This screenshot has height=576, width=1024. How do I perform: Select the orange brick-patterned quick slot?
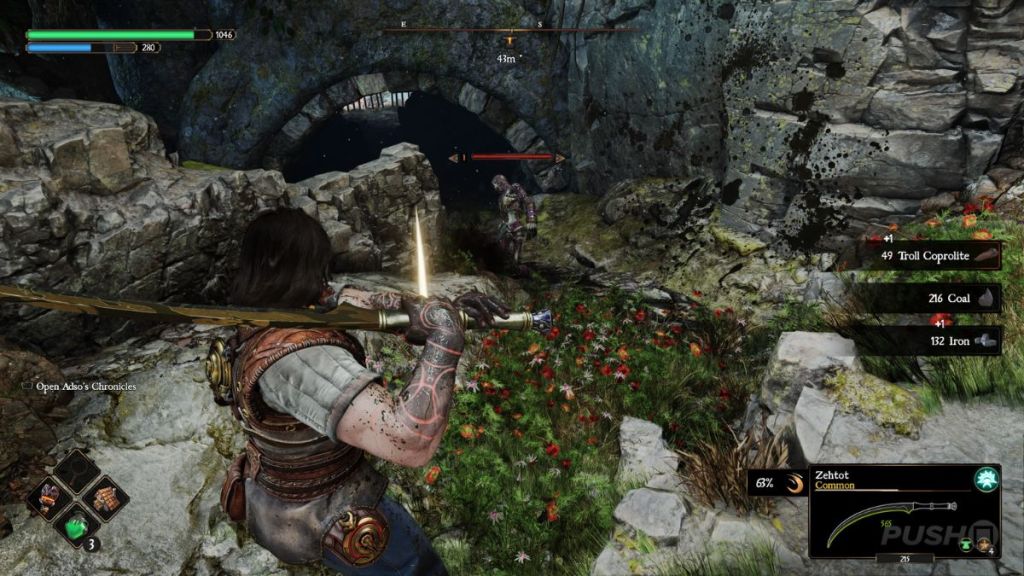pyautogui.click(x=104, y=495)
